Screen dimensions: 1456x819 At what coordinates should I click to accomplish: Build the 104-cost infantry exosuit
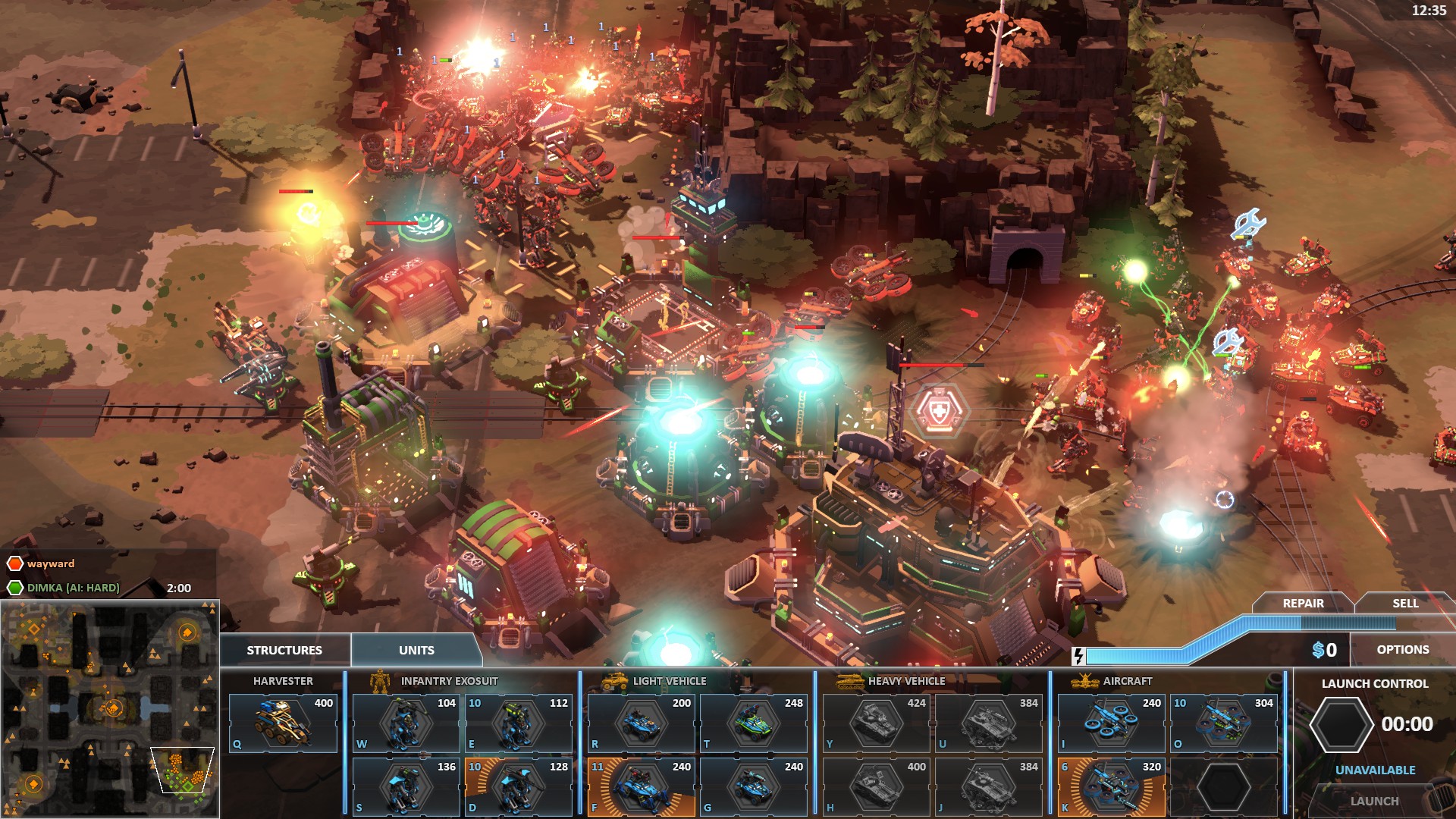(406, 723)
